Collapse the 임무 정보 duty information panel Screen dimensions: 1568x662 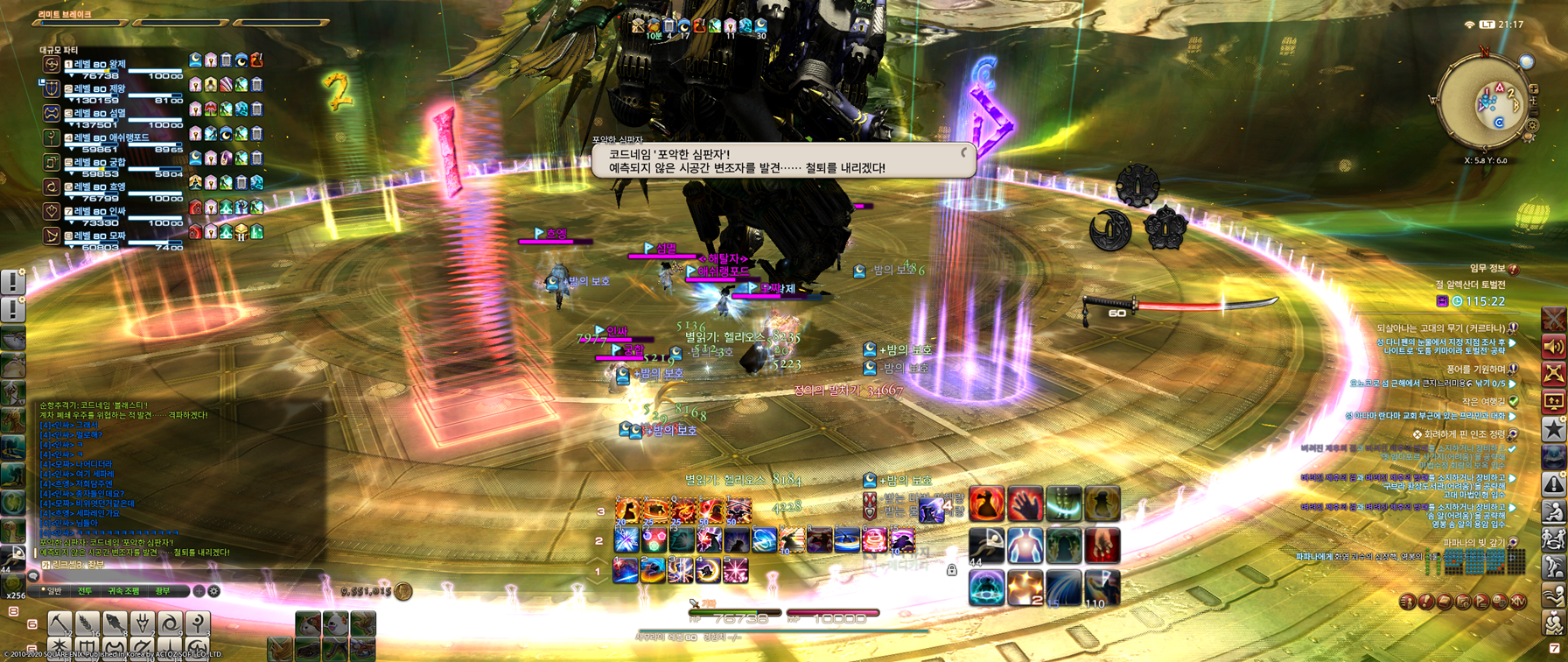(x=1514, y=268)
